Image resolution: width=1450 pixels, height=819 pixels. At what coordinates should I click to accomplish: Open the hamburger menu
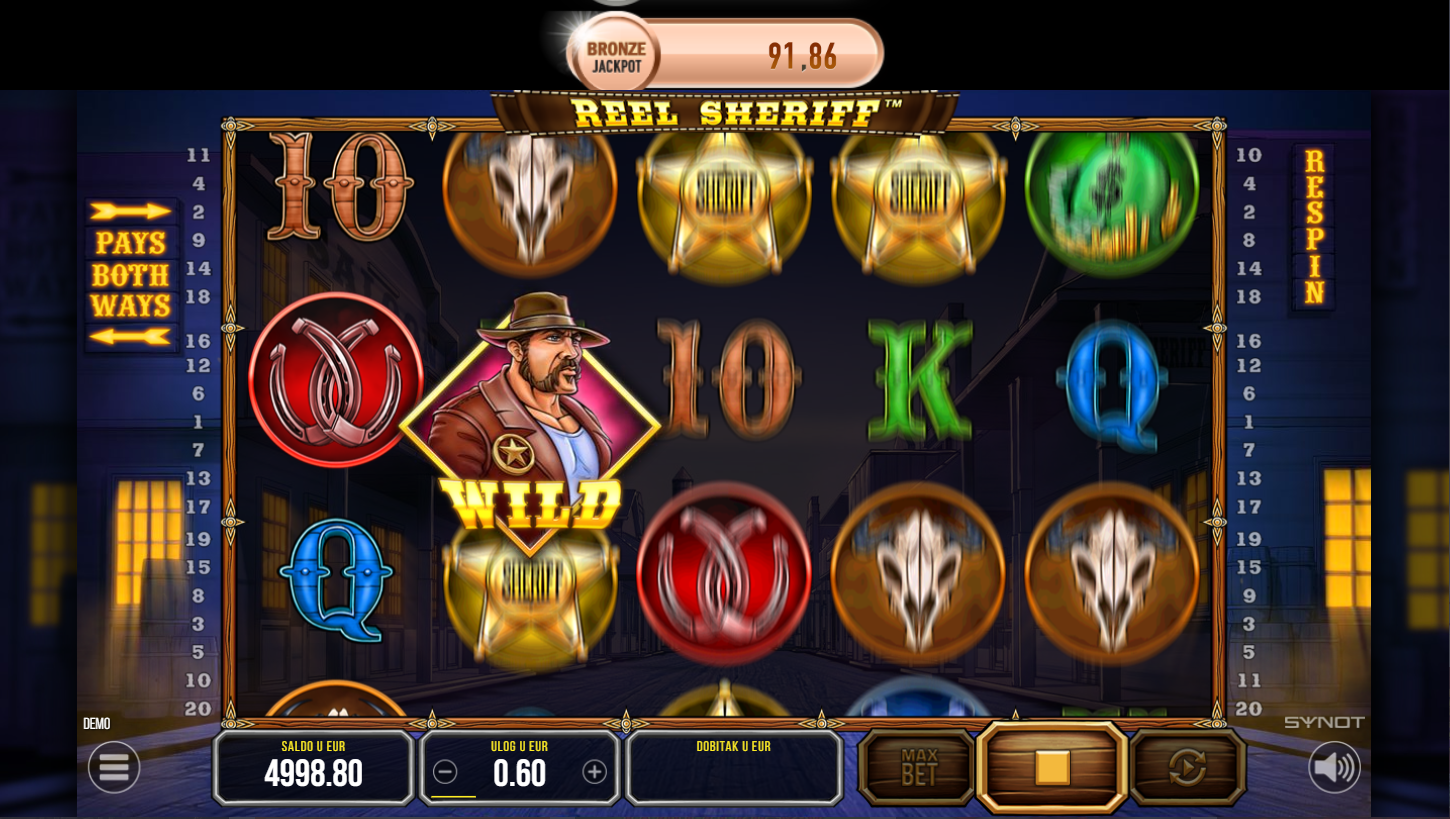pos(114,767)
